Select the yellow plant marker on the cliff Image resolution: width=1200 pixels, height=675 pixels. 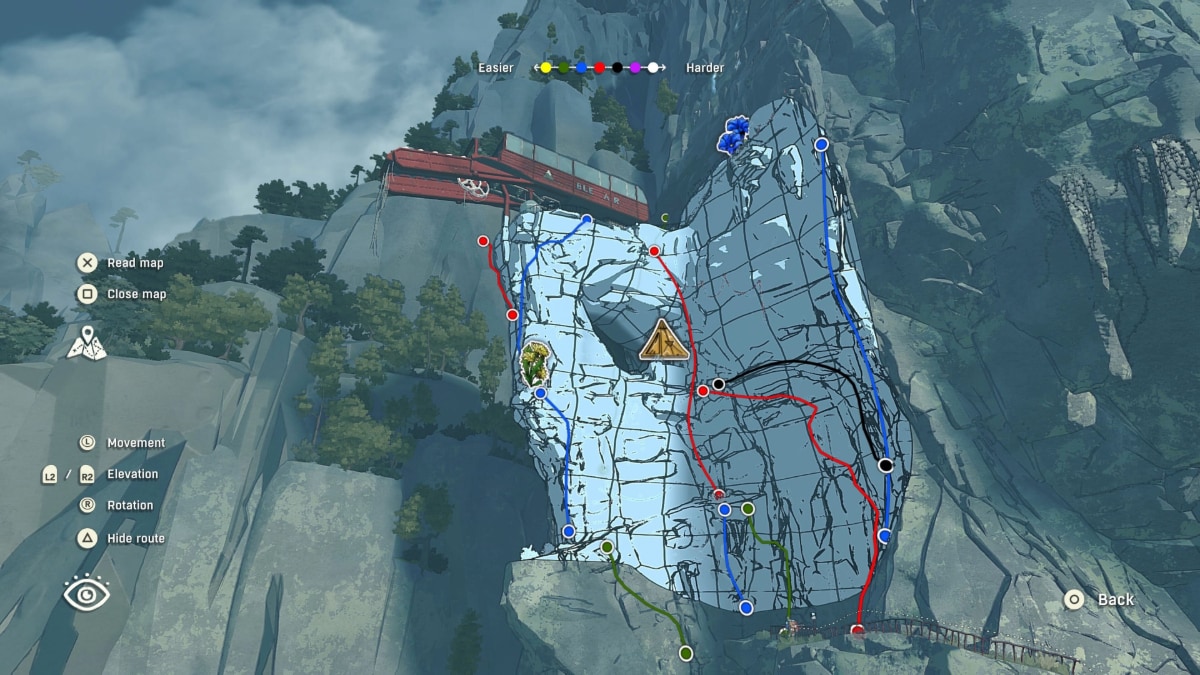(535, 363)
